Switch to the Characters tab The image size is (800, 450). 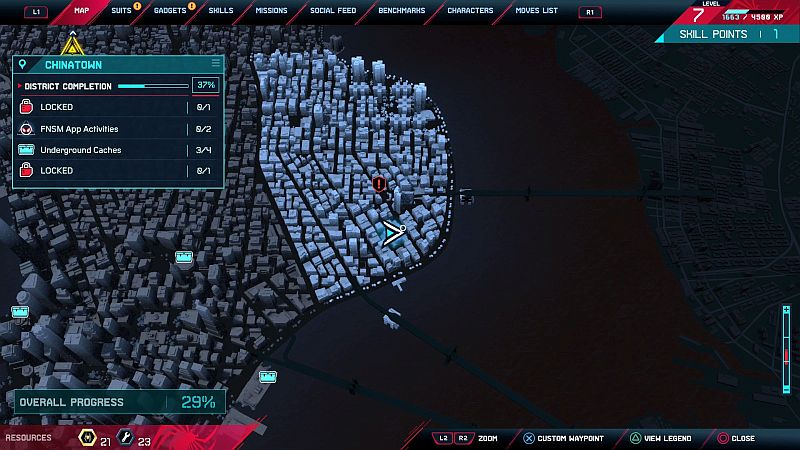tap(470, 11)
